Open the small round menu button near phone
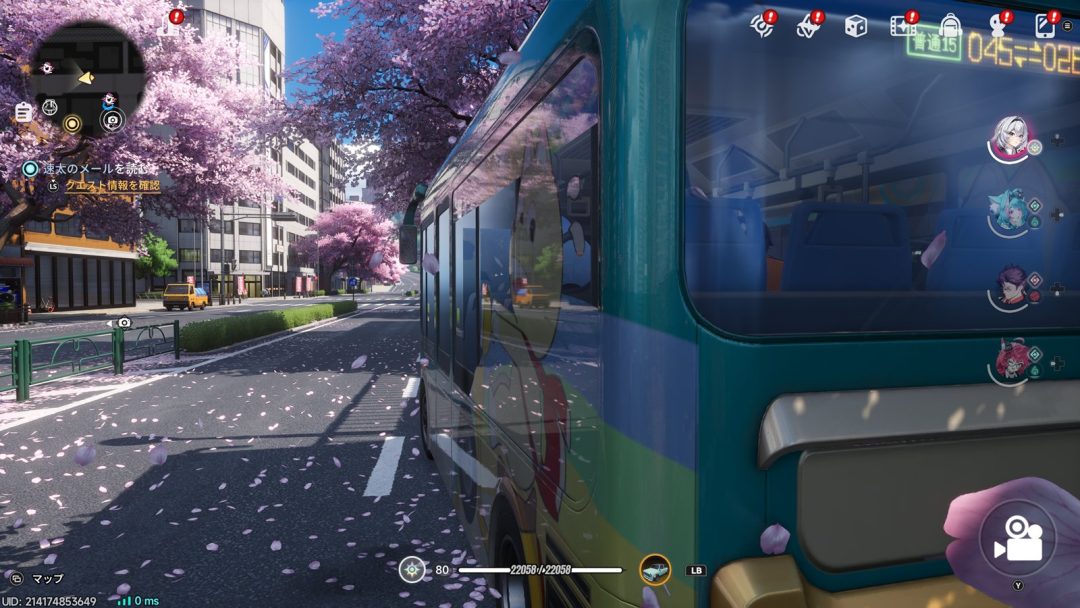 point(1068,25)
